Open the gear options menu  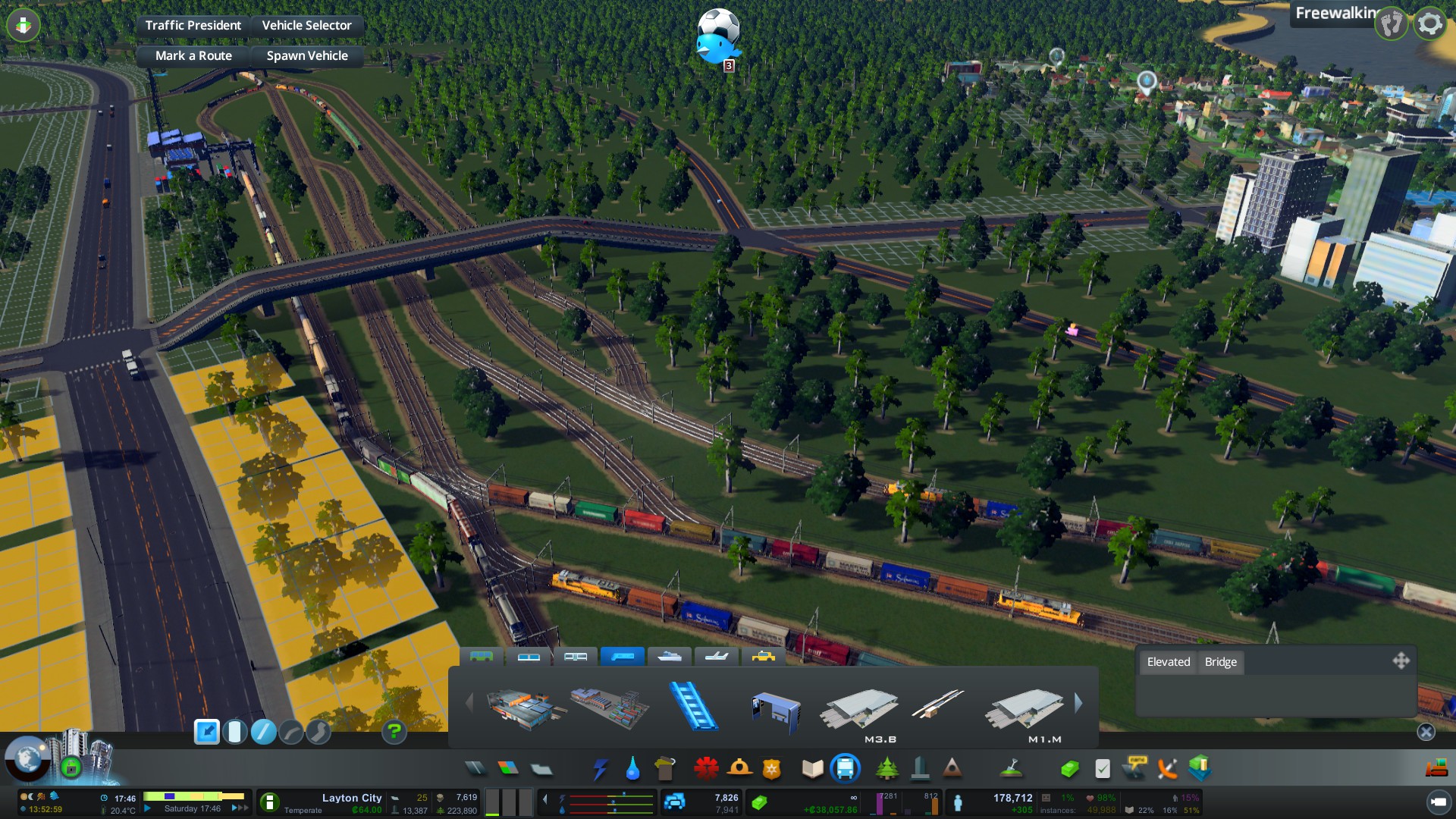click(1429, 24)
